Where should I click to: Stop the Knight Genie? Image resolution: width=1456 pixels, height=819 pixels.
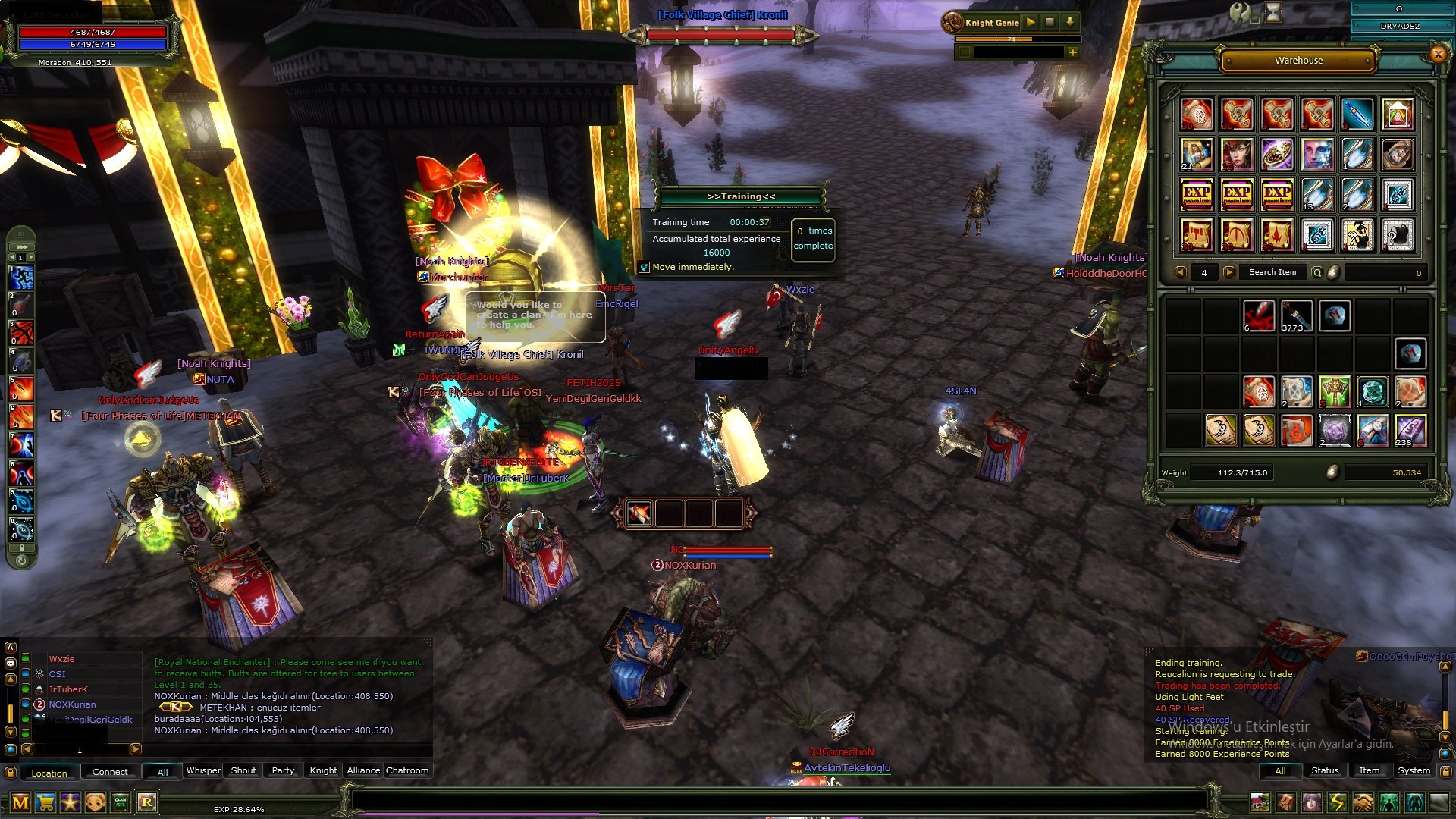[x=1050, y=23]
